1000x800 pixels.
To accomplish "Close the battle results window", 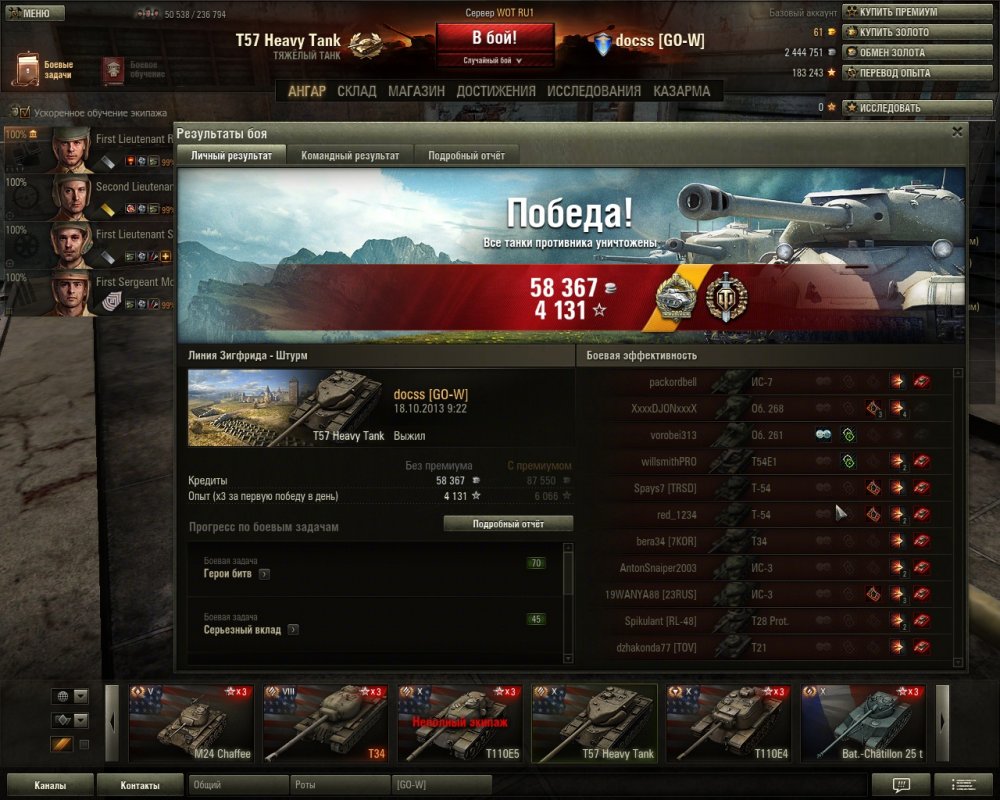I will click(957, 131).
